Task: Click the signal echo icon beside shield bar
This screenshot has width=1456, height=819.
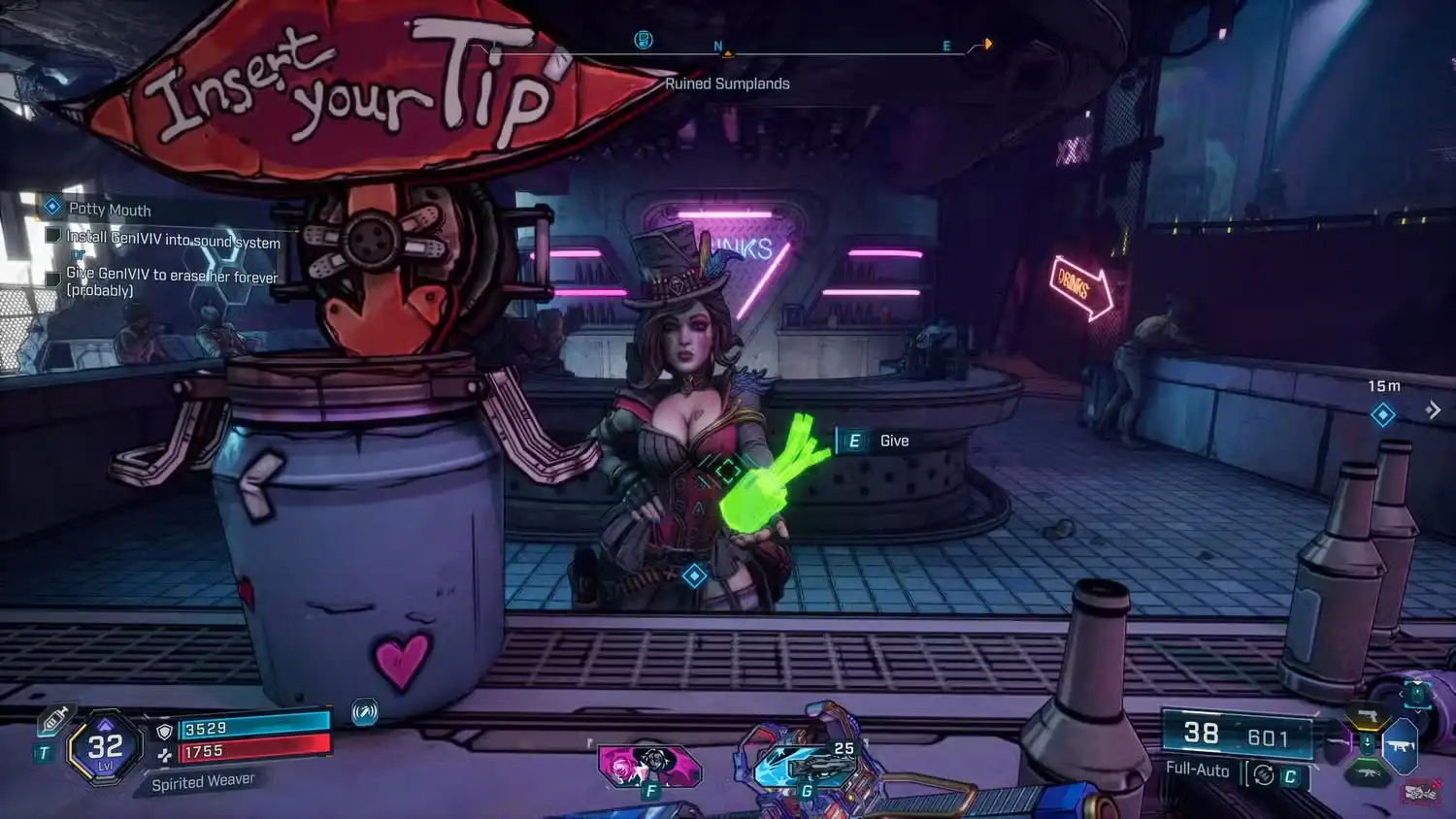Action: click(x=364, y=712)
